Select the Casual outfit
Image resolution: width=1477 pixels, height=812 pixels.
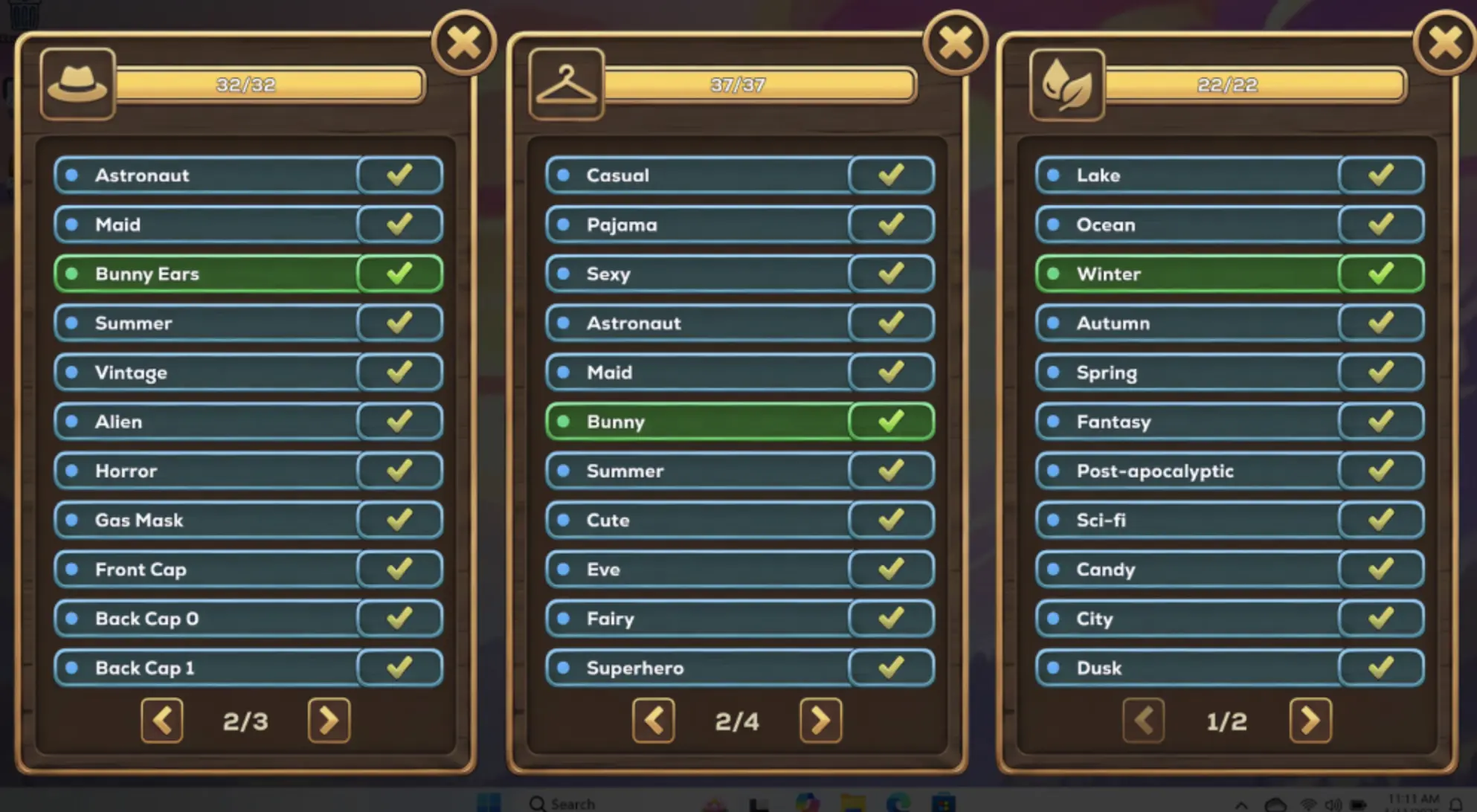(699, 175)
